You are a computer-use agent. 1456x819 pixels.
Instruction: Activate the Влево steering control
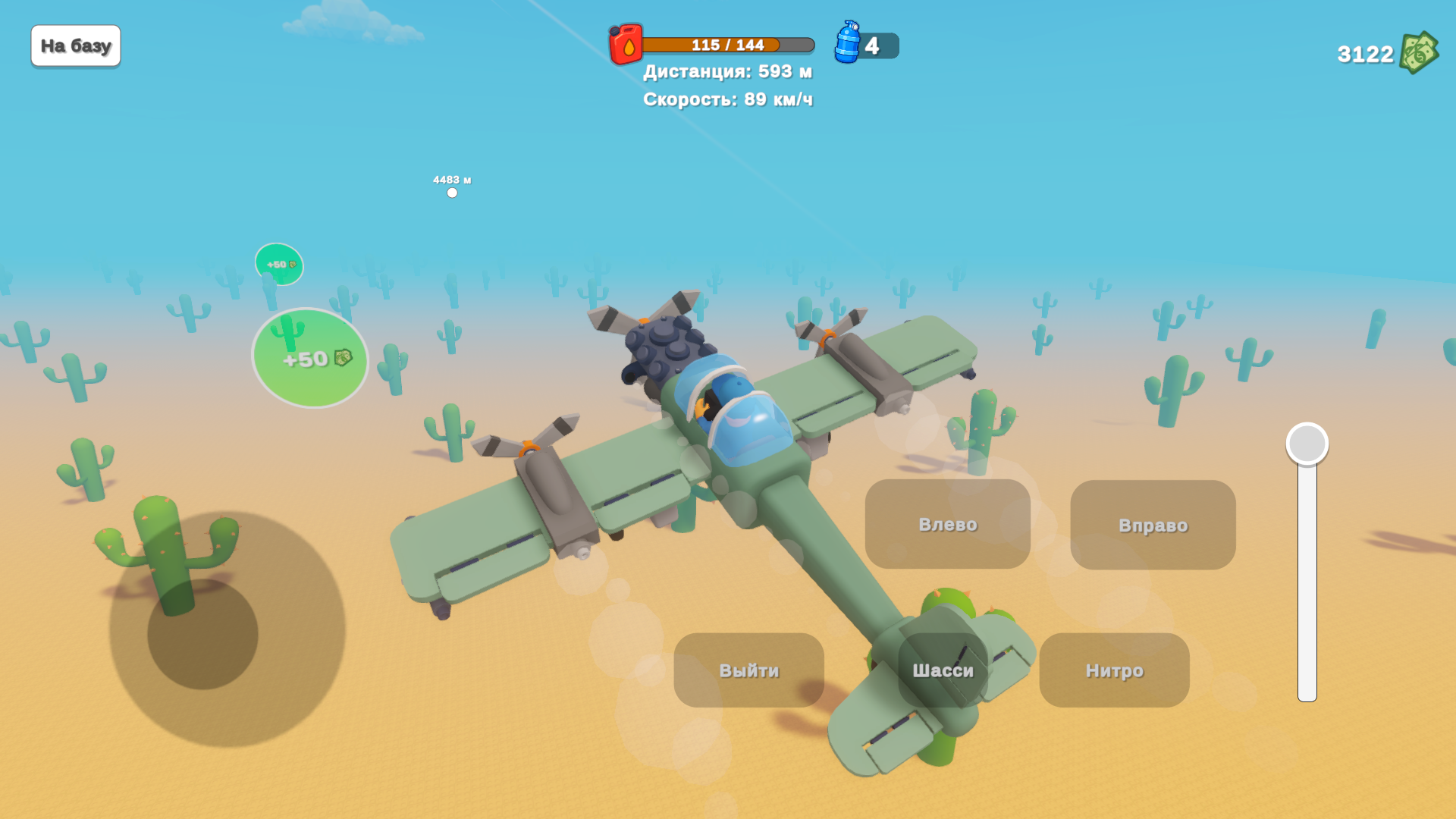coord(947,524)
